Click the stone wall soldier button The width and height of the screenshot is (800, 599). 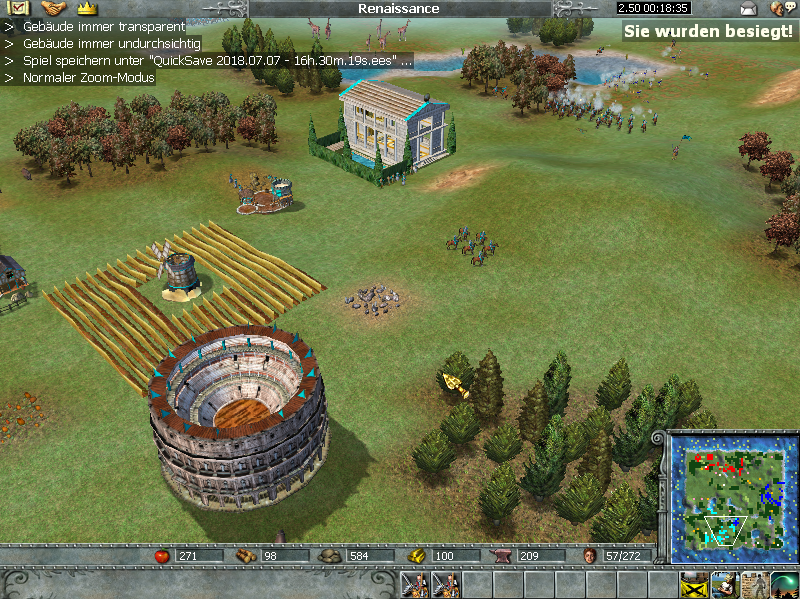(754, 584)
